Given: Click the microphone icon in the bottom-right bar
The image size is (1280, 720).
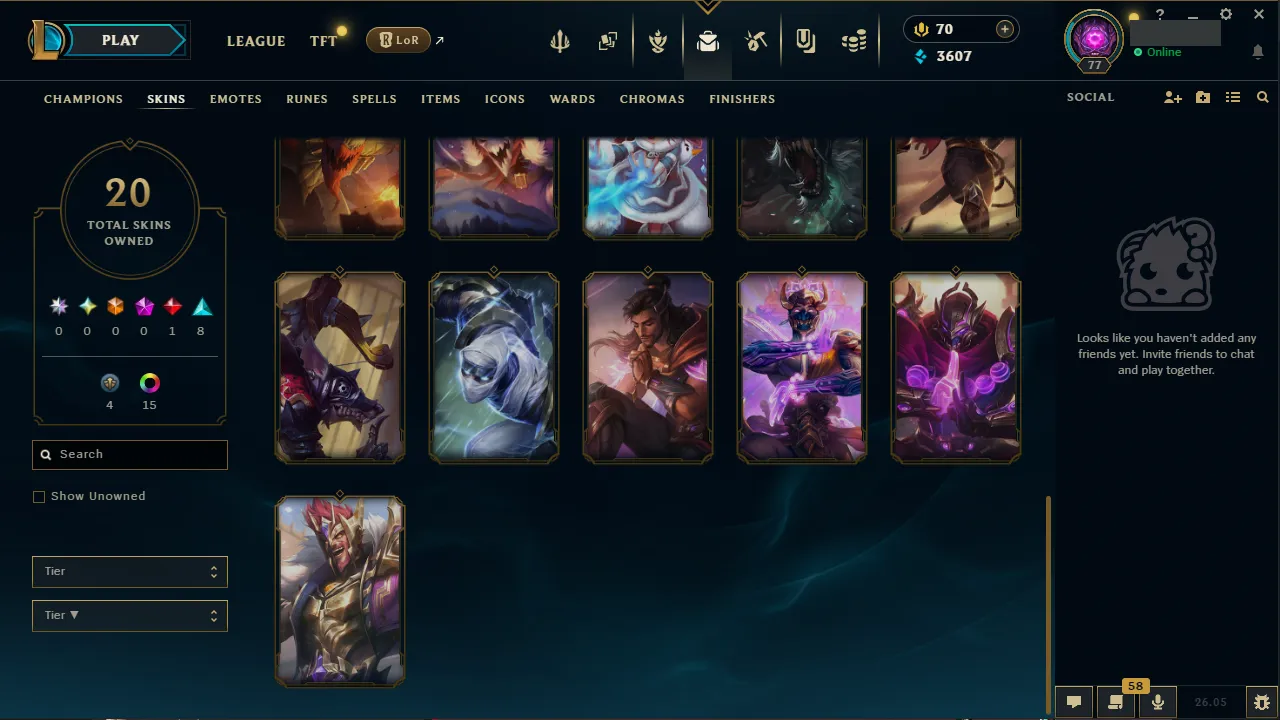Looking at the screenshot, I should (x=1157, y=701).
